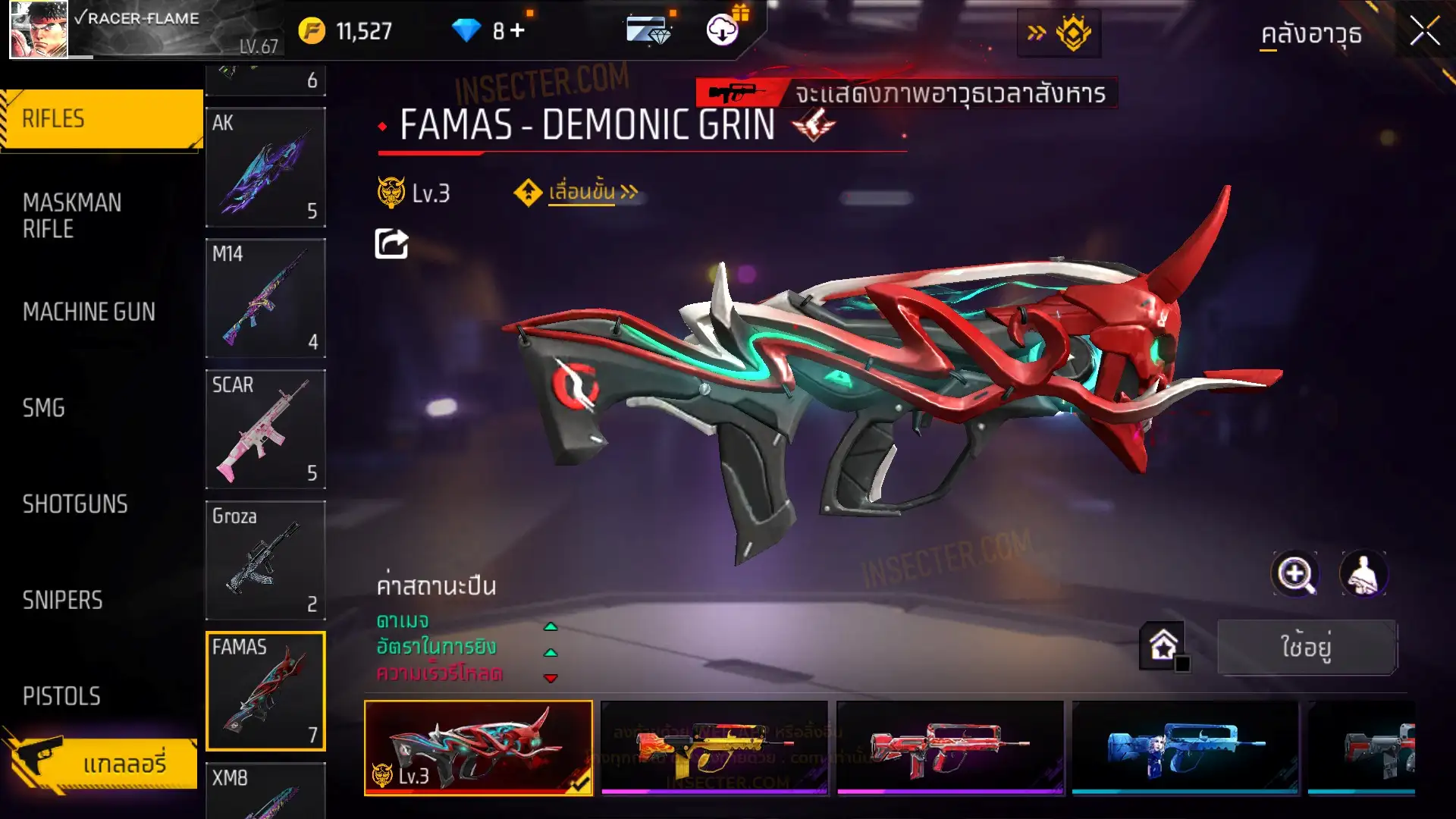The width and height of the screenshot is (1456, 819).
Task: Open the SNIPERS category
Action: tap(62, 601)
